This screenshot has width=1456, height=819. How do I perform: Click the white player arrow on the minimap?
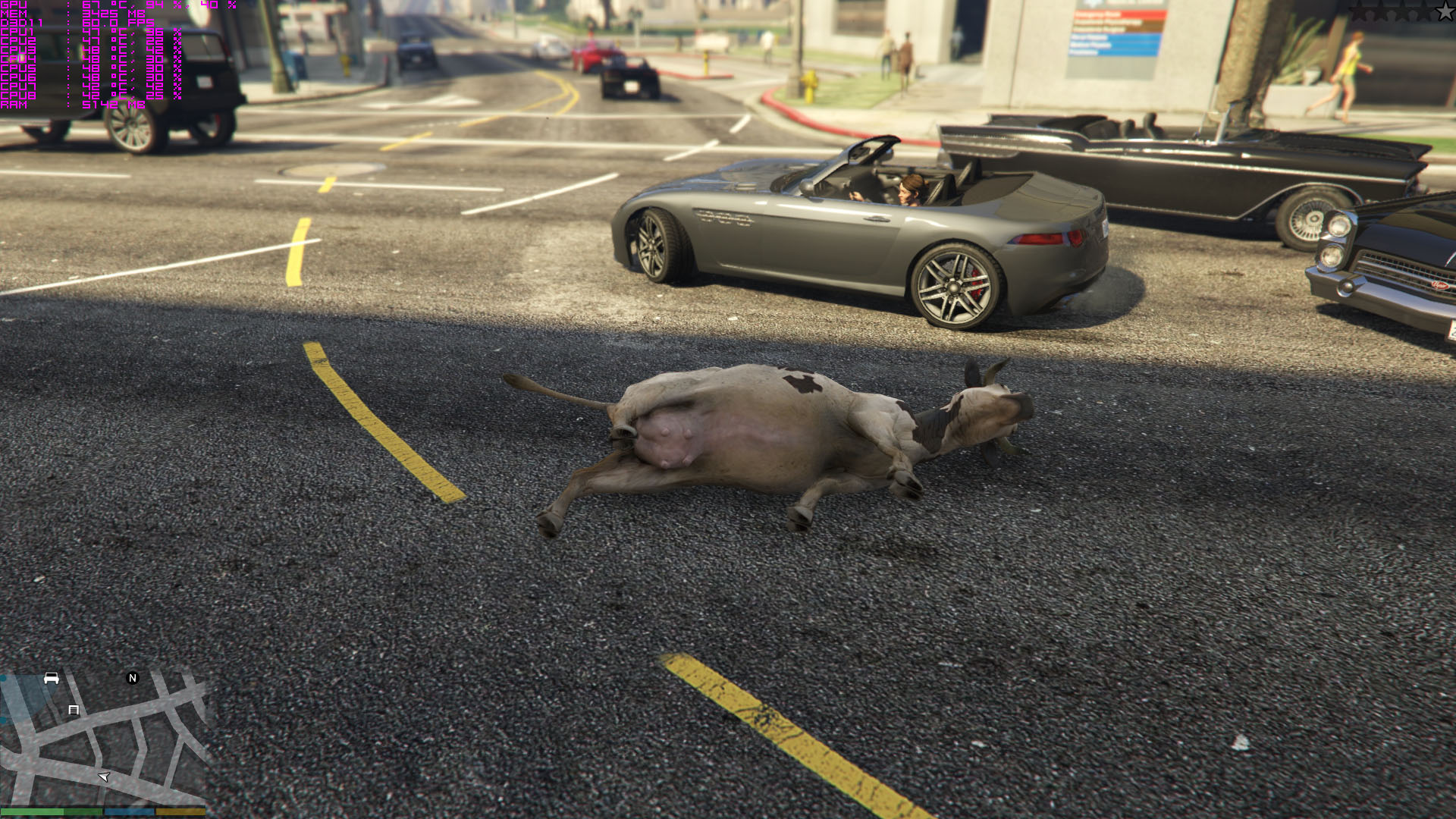(x=105, y=777)
